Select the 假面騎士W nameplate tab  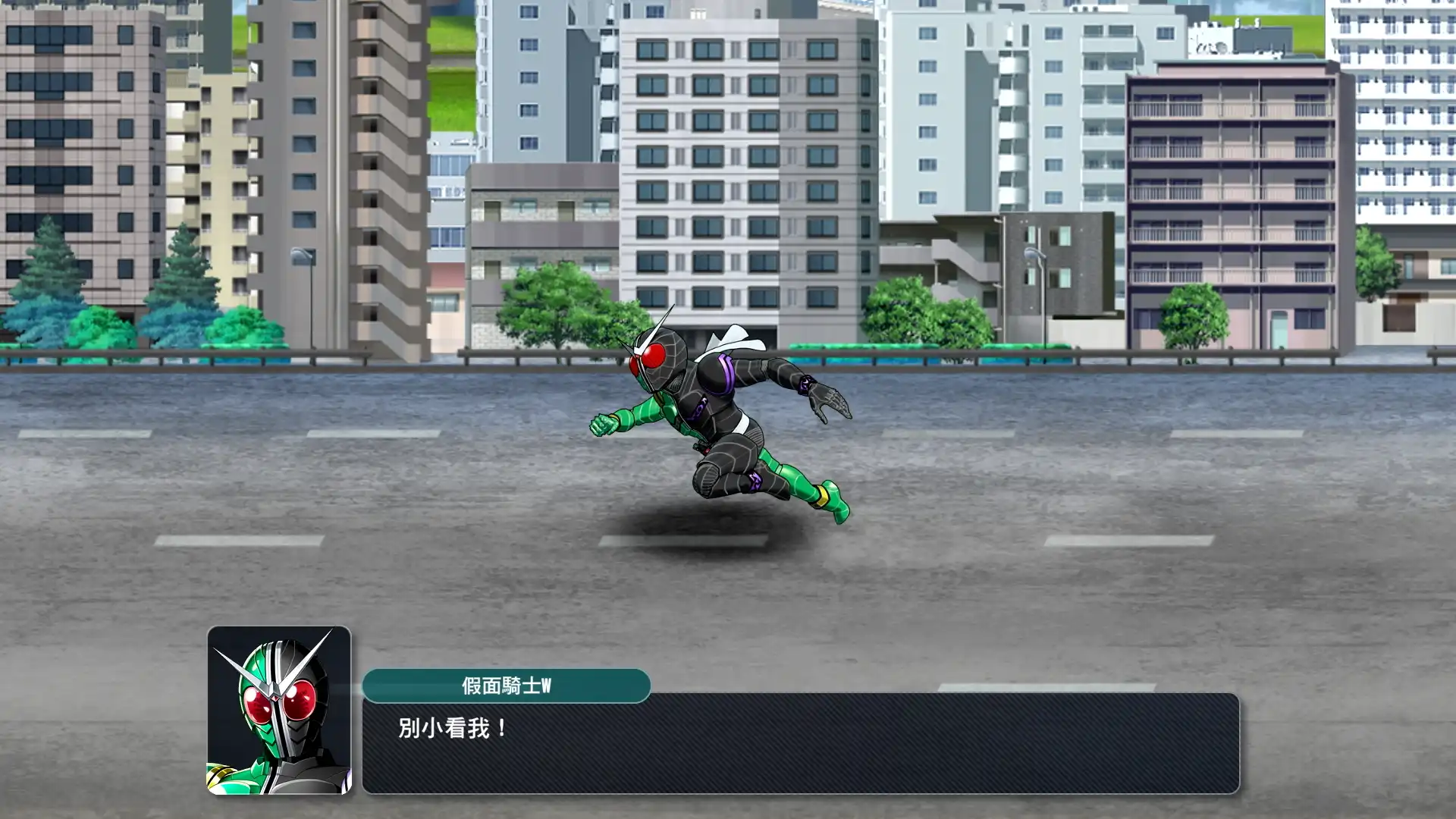point(508,685)
